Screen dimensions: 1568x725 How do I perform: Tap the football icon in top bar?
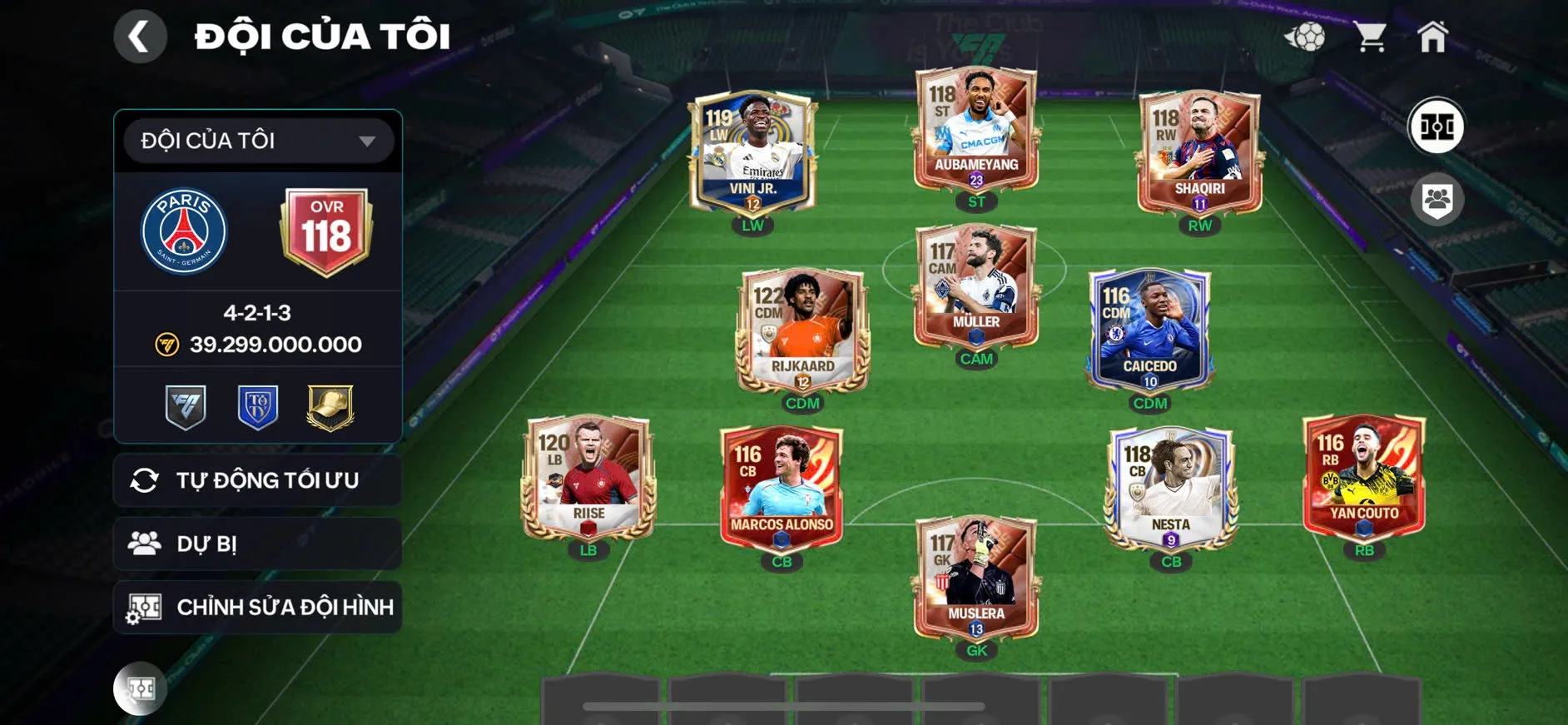[x=1305, y=37]
